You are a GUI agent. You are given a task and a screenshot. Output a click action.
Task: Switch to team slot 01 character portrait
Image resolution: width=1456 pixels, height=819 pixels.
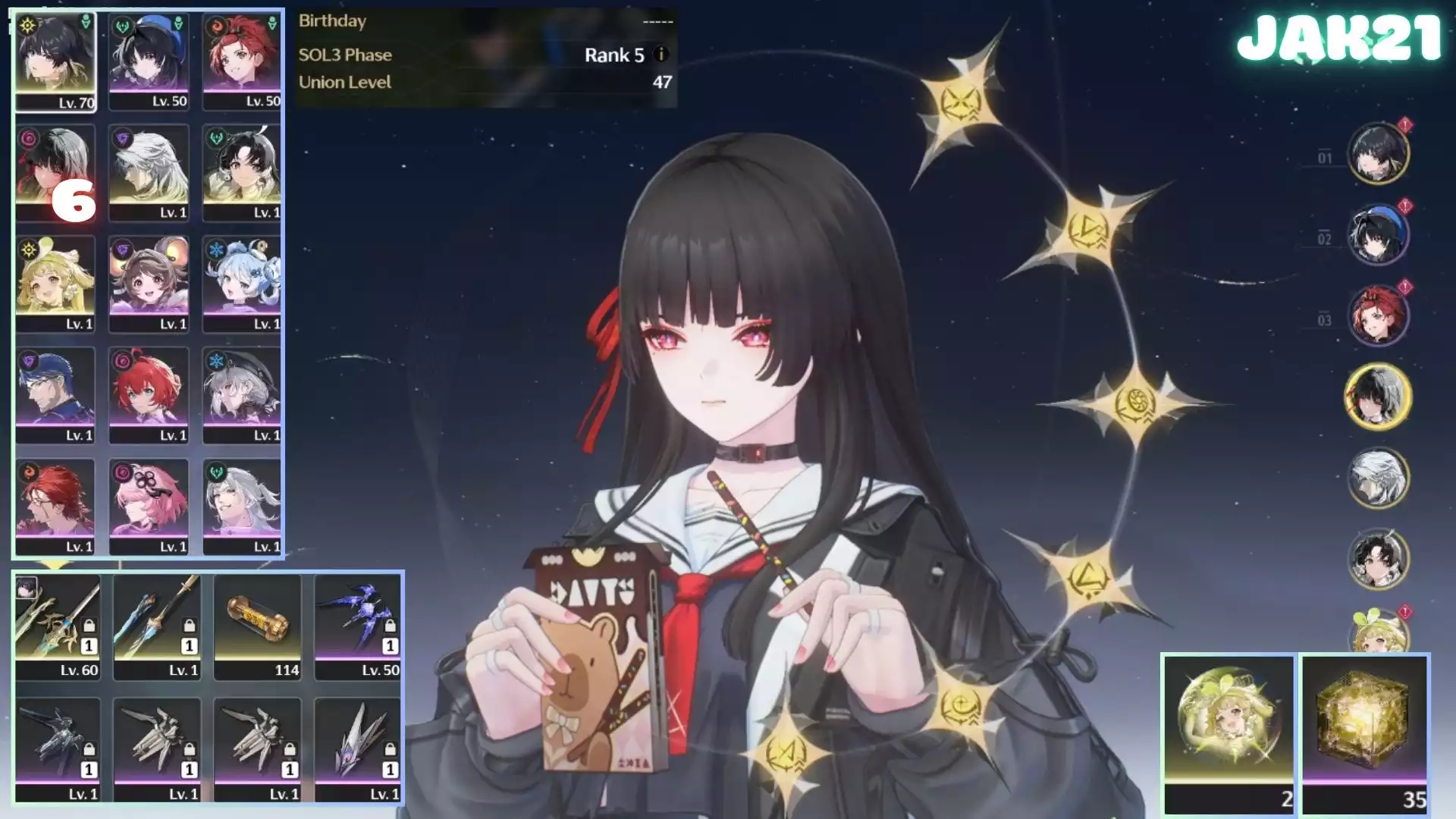click(x=1378, y=154)
